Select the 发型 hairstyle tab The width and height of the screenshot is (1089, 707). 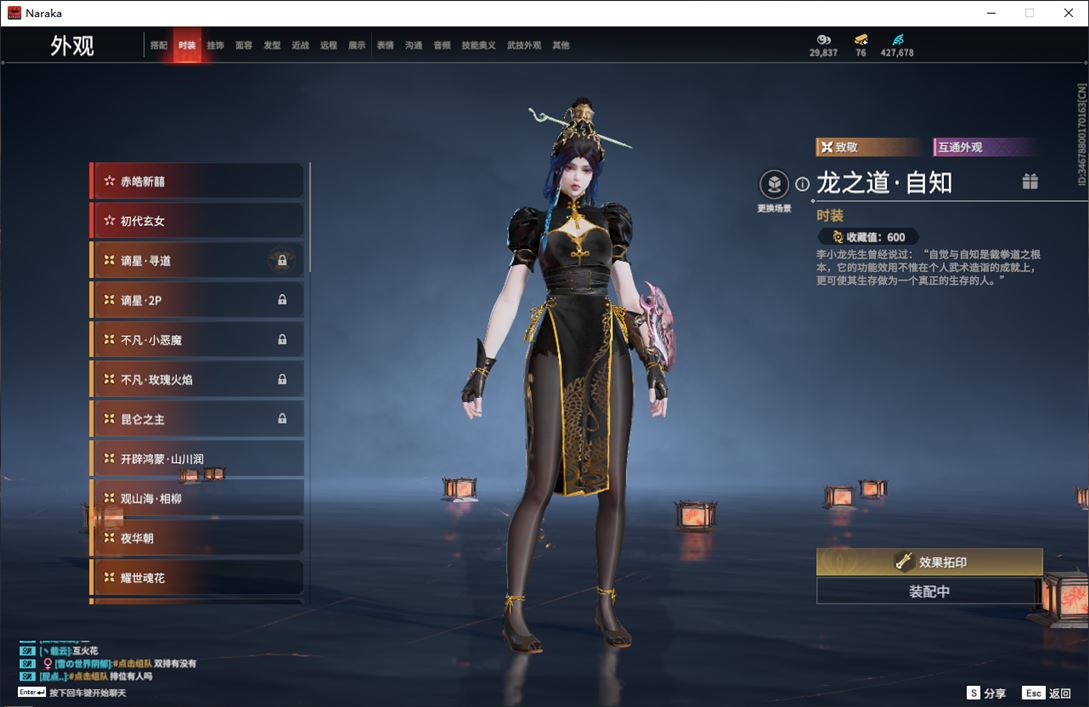[x=272, y=46]
